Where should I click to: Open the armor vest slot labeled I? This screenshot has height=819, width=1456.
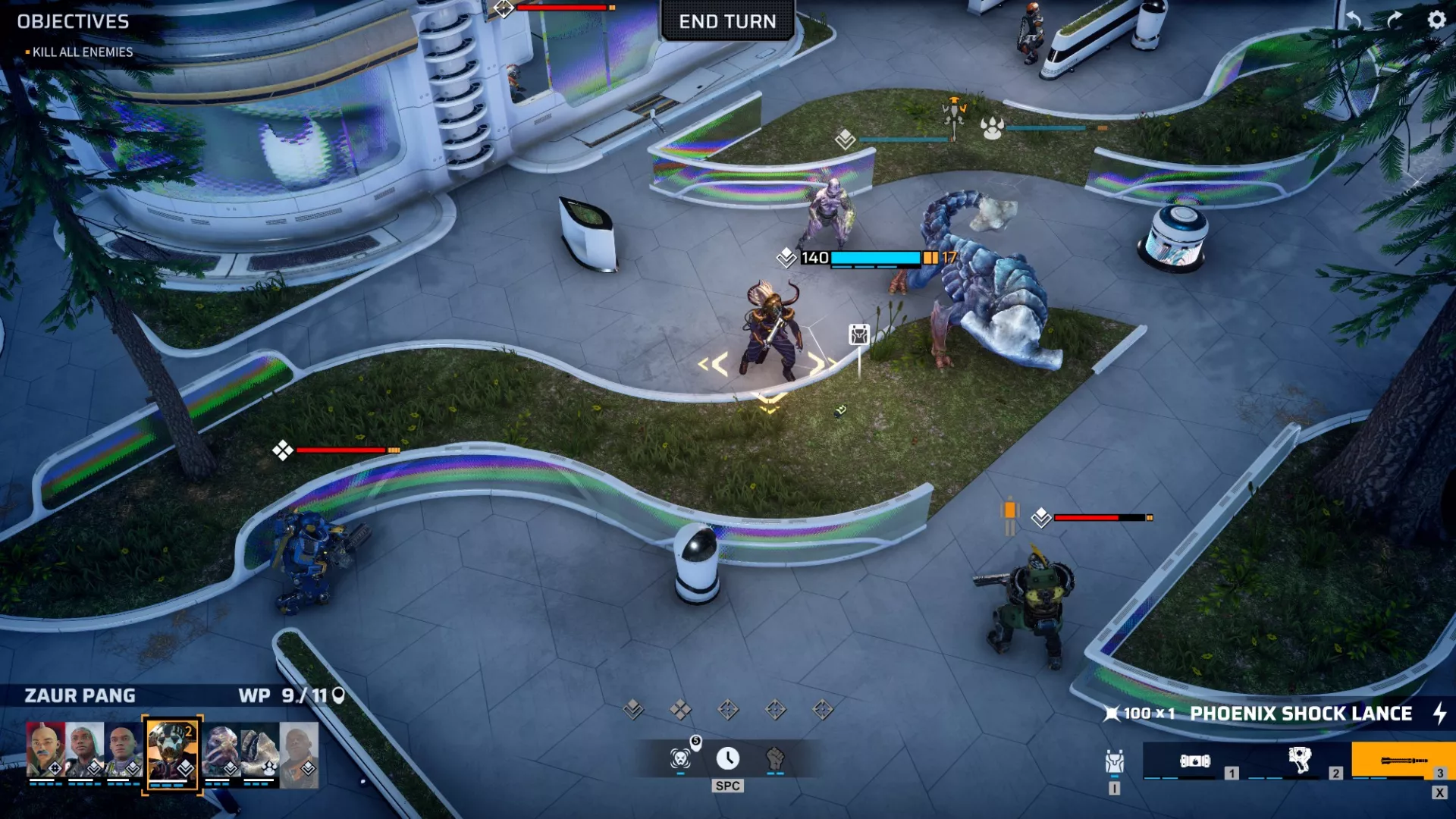point(1116,760)
